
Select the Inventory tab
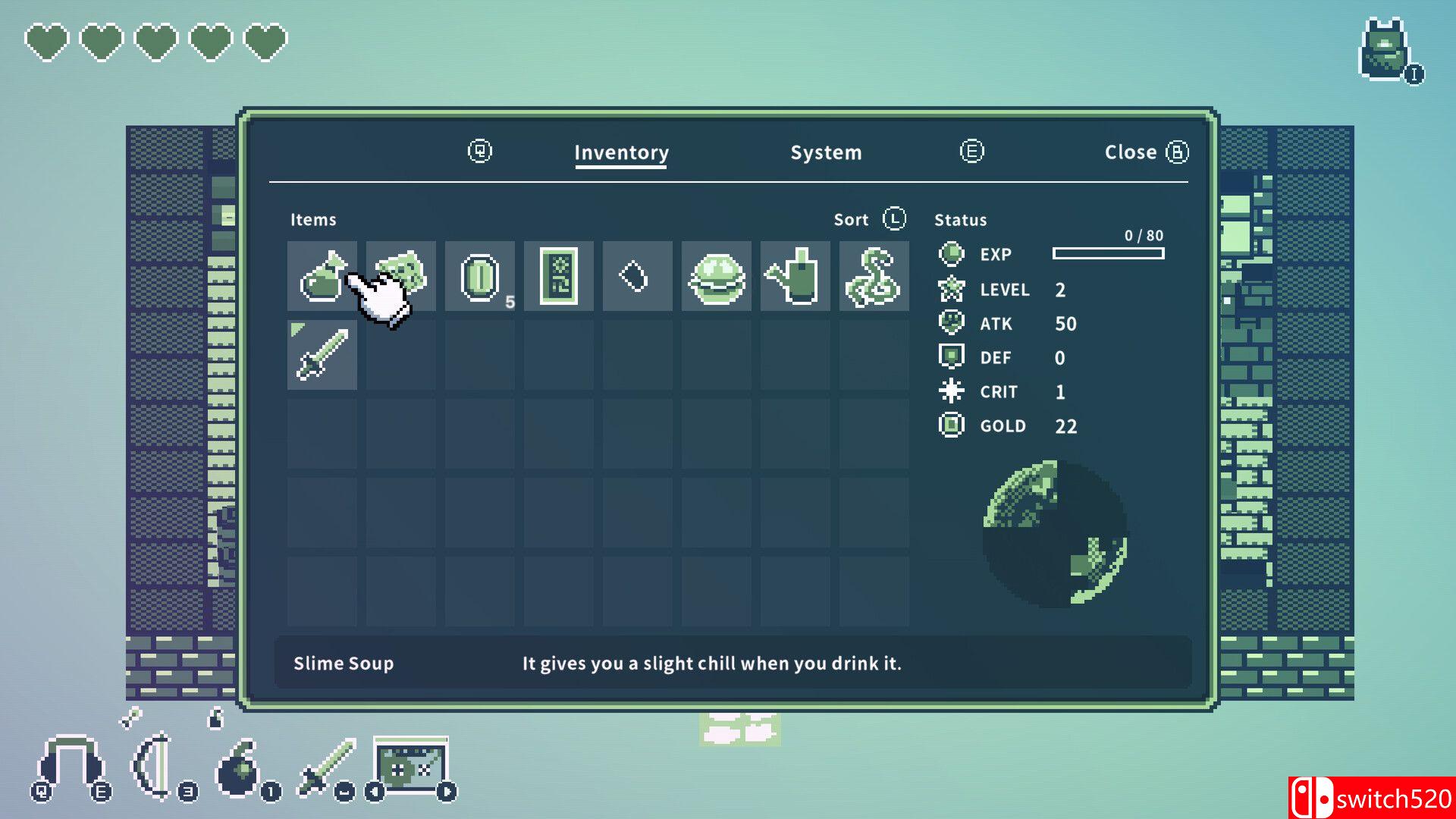tap(621, 152)
